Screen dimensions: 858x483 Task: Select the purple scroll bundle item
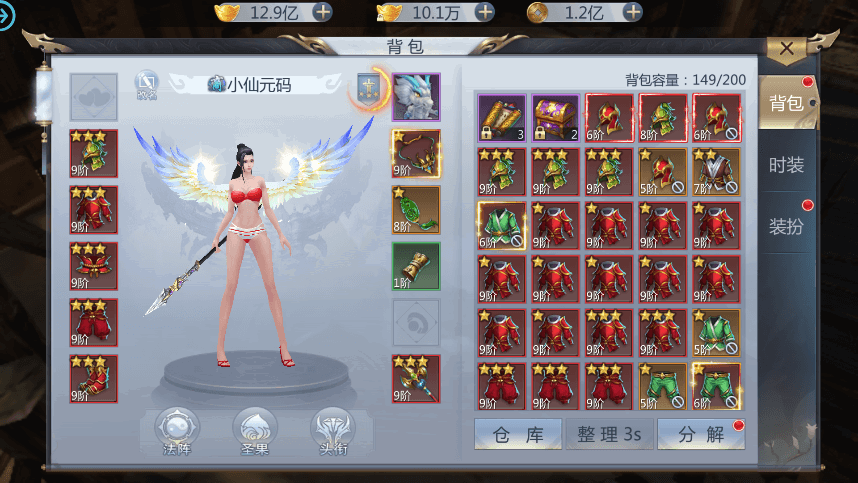click(x=502, y=118)
